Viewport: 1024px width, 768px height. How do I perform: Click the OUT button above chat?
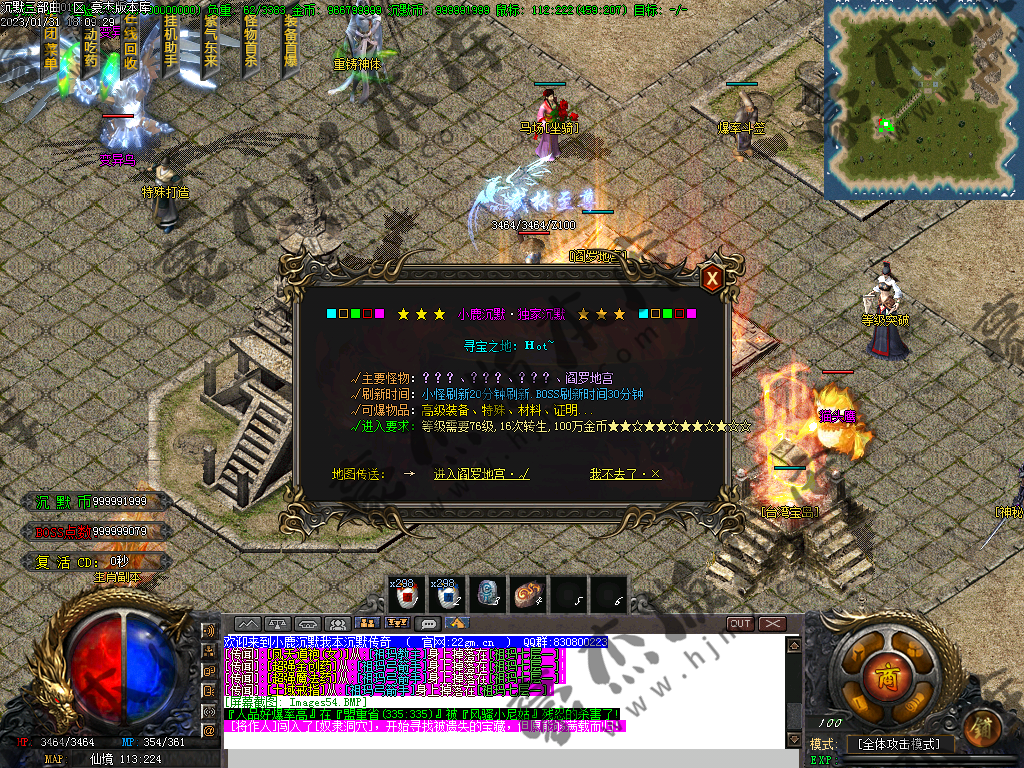[x=740, y=623]
